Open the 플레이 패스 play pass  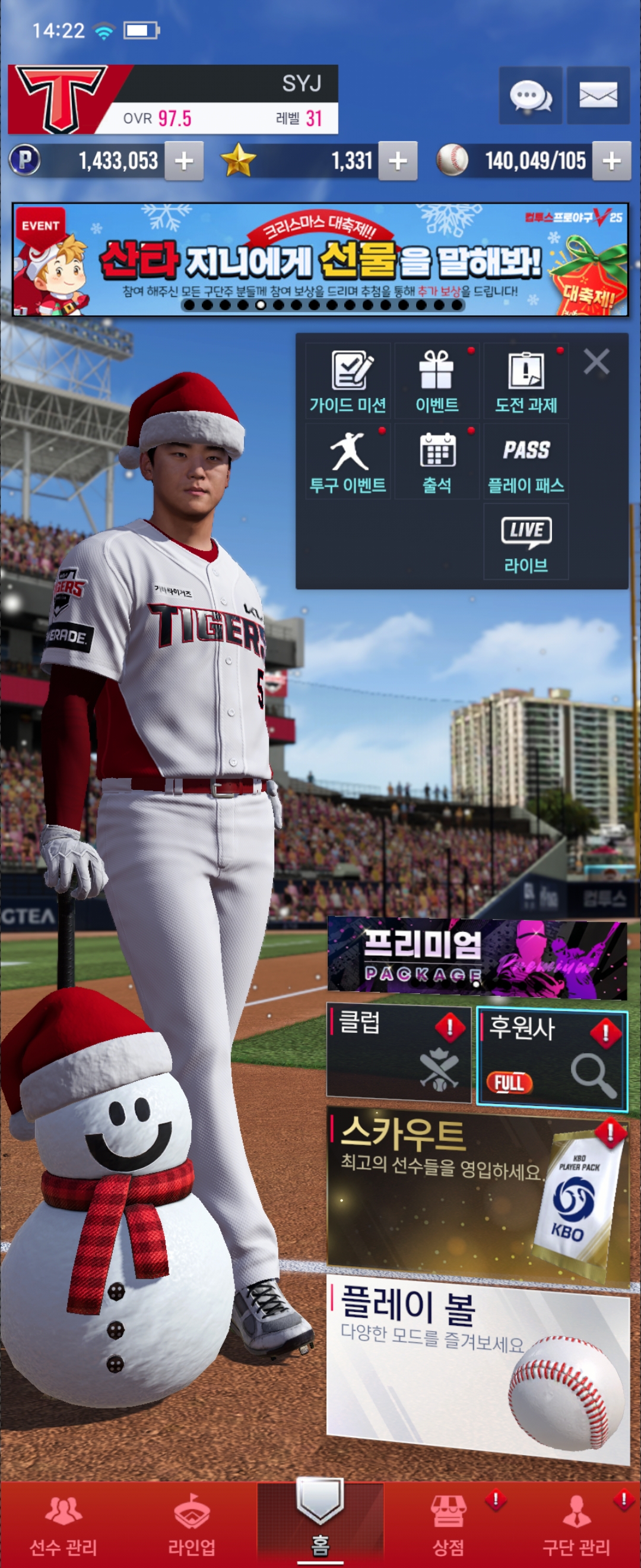[x=526, y=461]
